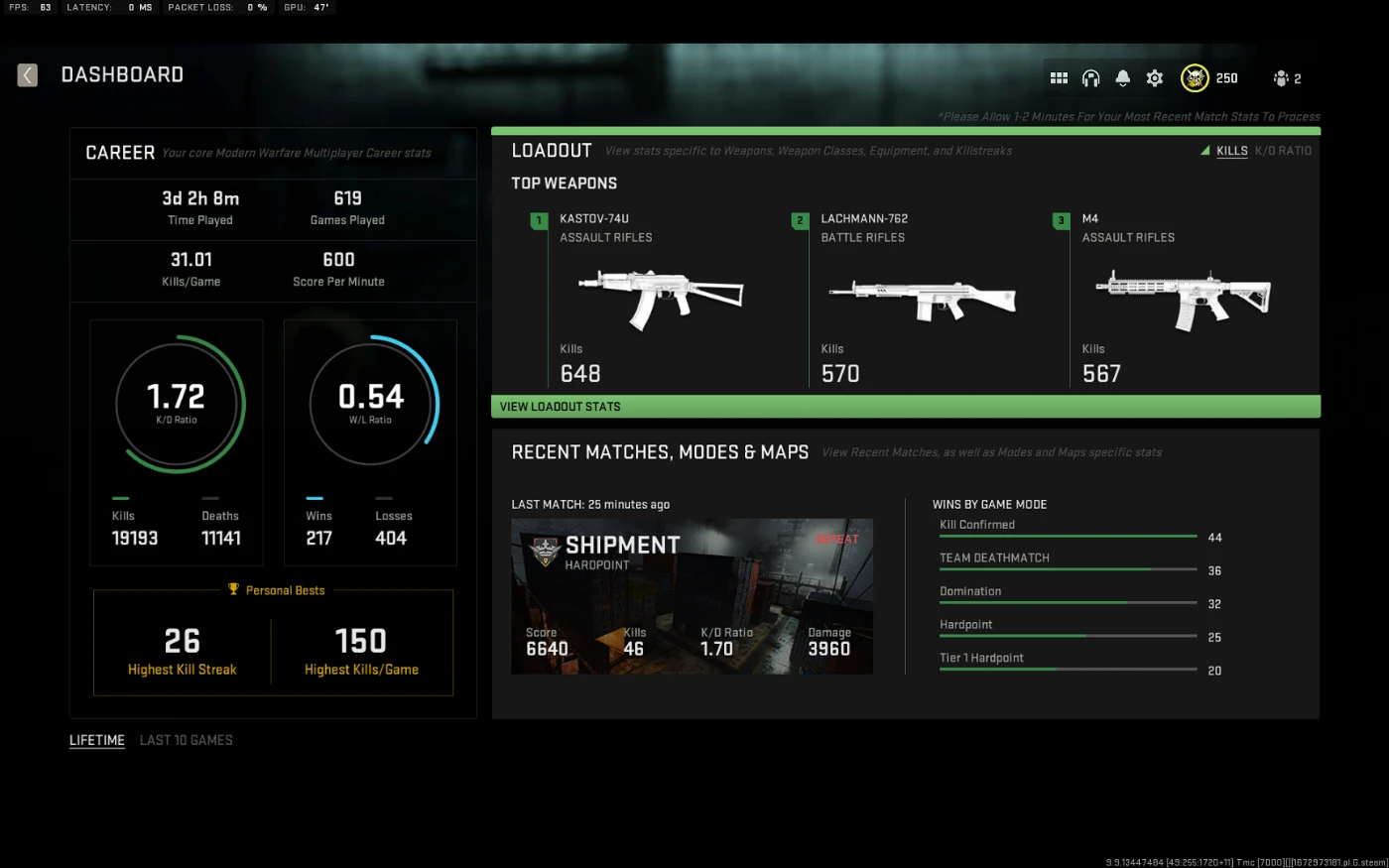Screen dimensions: 1389x868
Task: Select the Team Deathmatch wins row
Action: pos(1068,561)
